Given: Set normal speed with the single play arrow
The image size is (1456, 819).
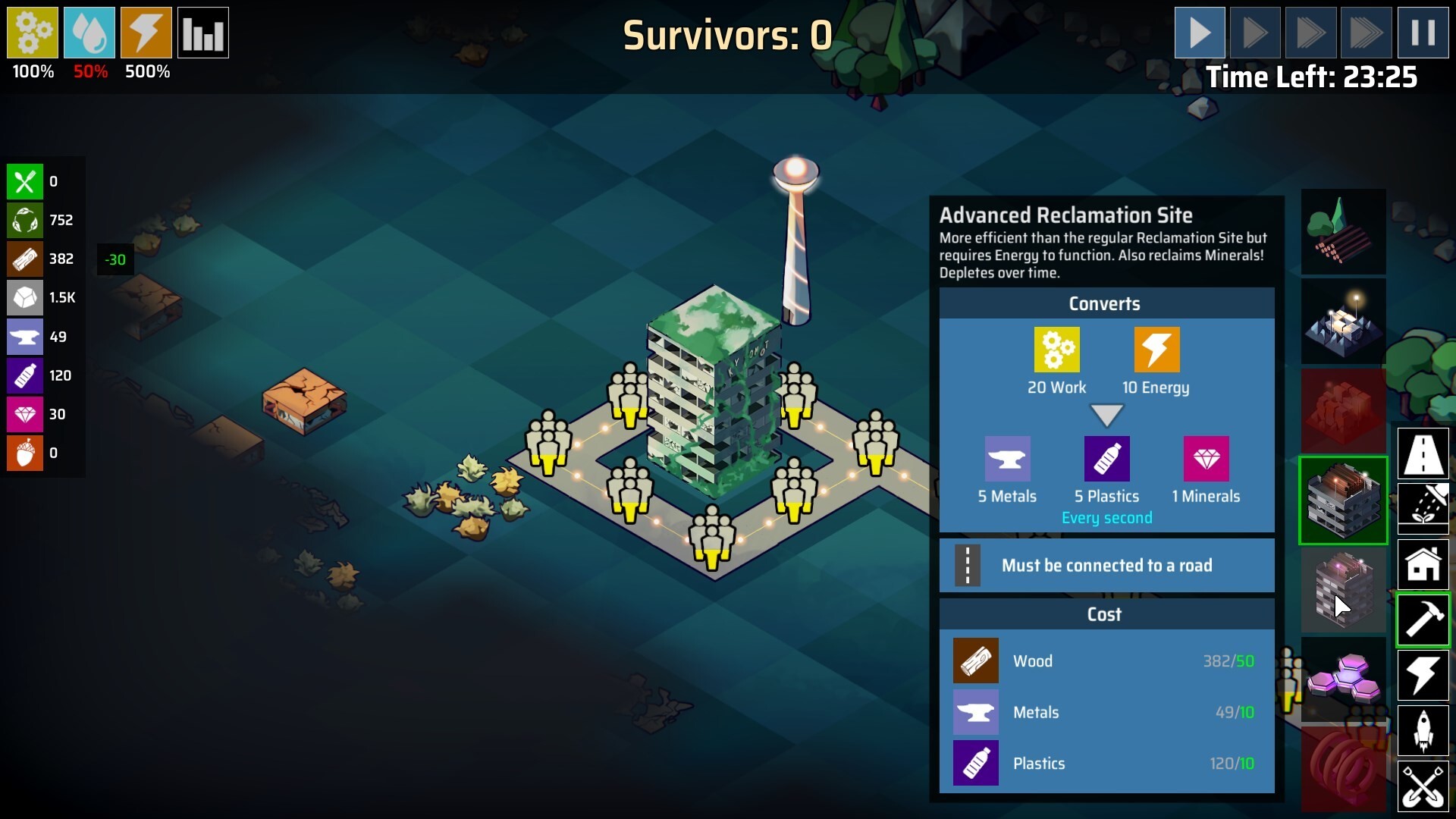Looking at the screenshot, I should (x=1200, y=32).
